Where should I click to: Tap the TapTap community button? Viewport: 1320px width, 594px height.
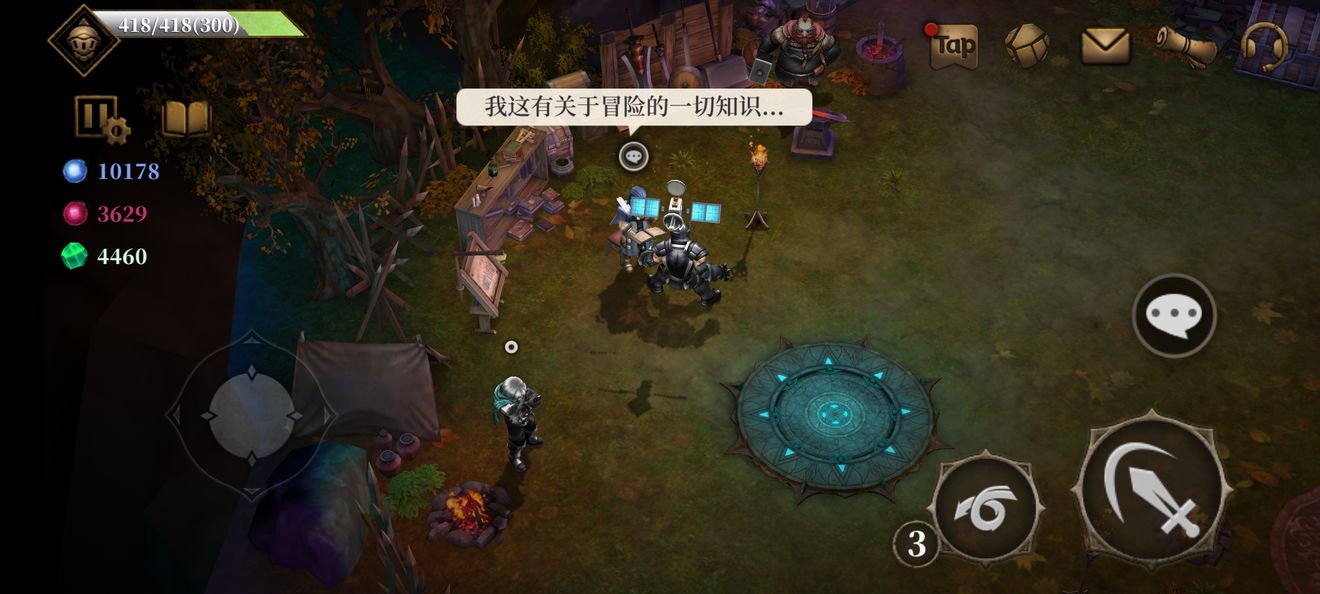pos(954,46)
